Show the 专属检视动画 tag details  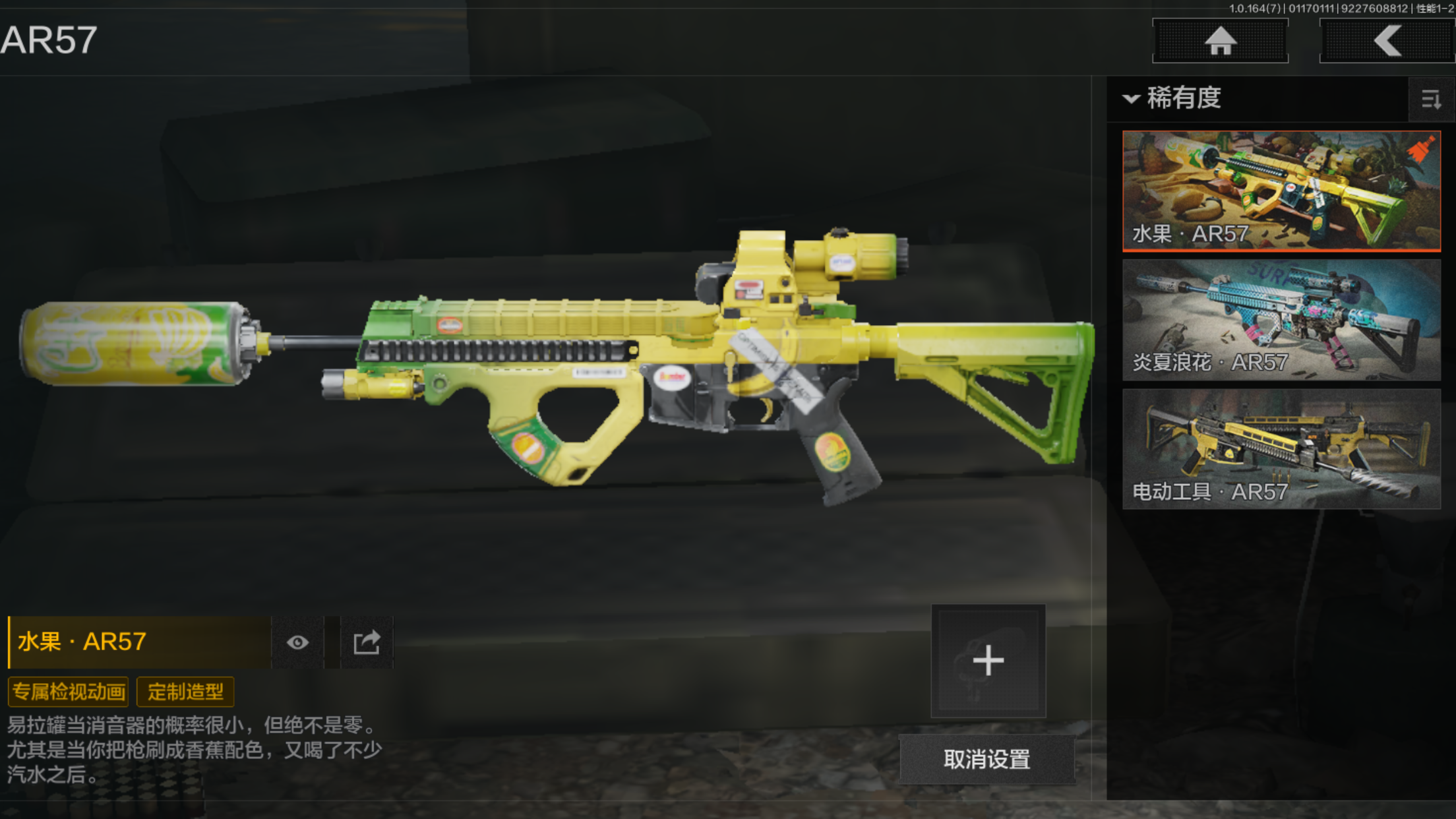(69, 692)
